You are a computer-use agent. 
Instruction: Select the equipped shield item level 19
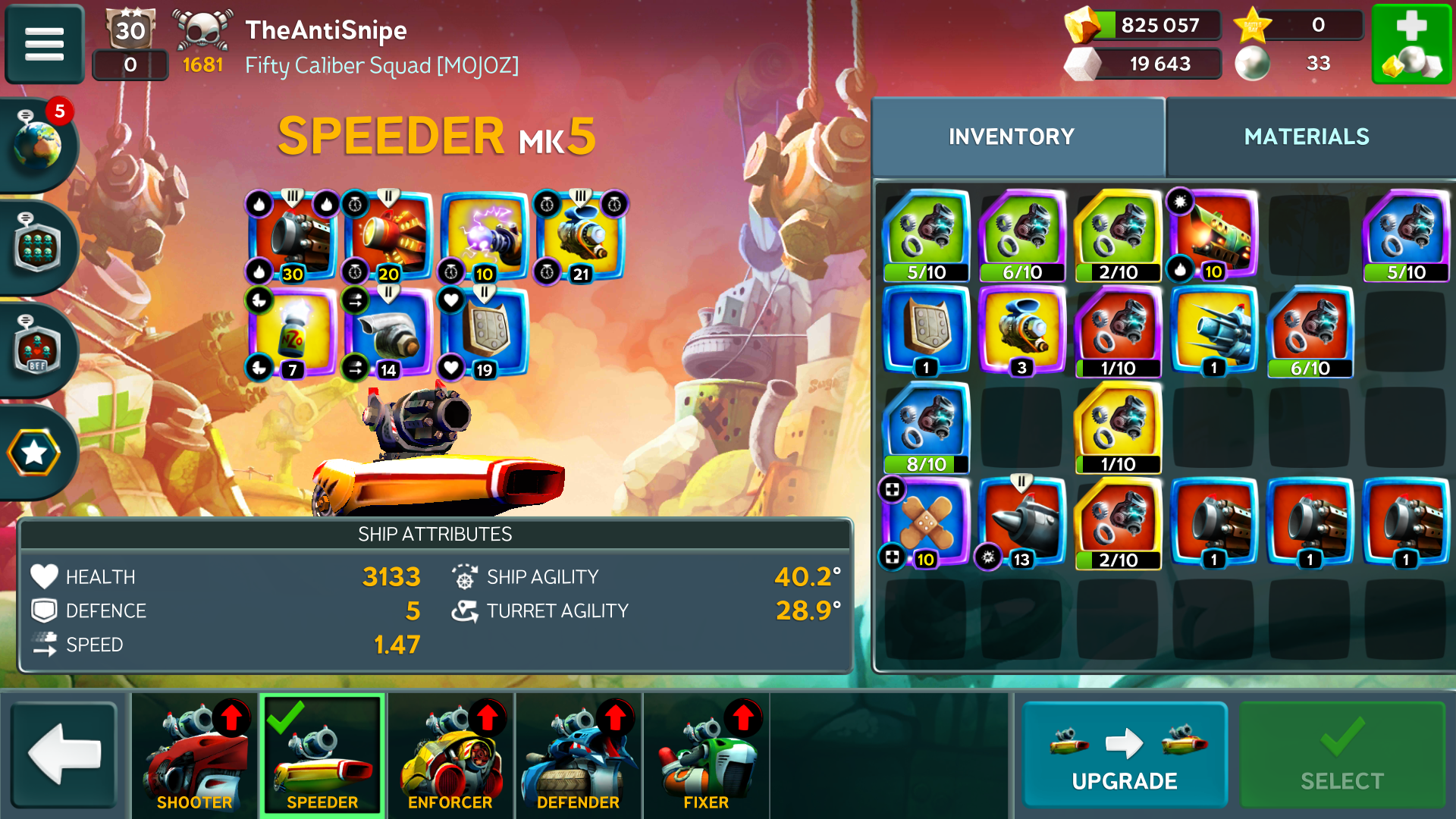pos(485,332)
